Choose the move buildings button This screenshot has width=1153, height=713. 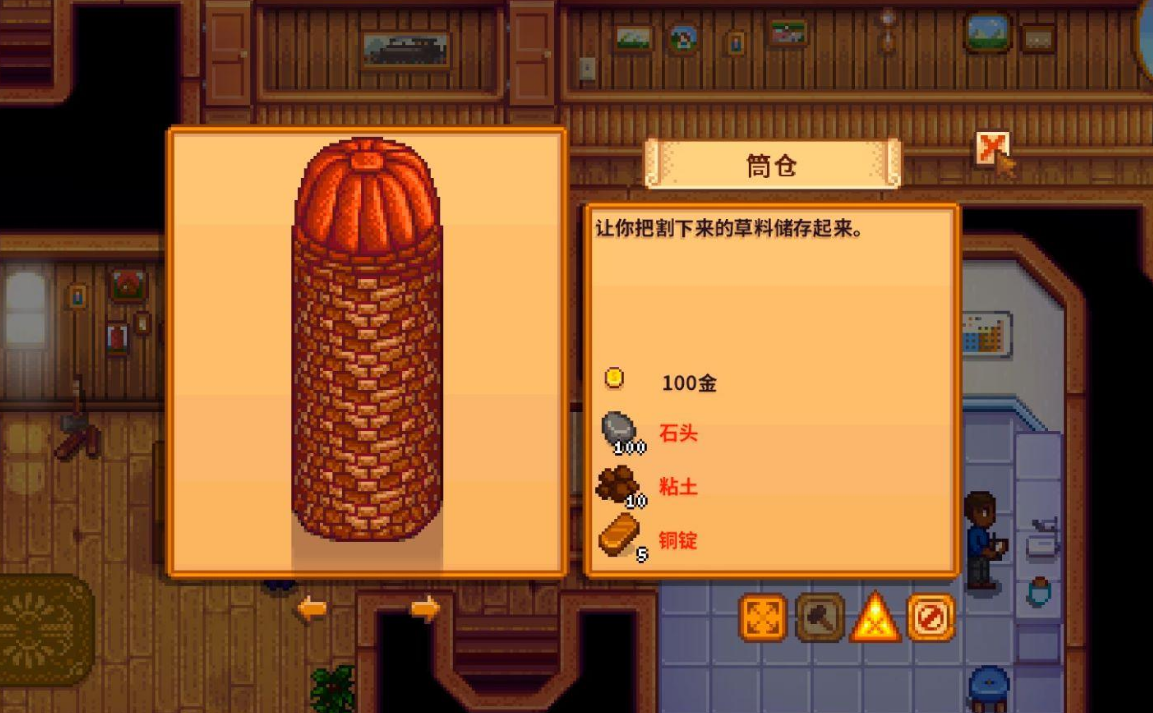coord(763,618)
